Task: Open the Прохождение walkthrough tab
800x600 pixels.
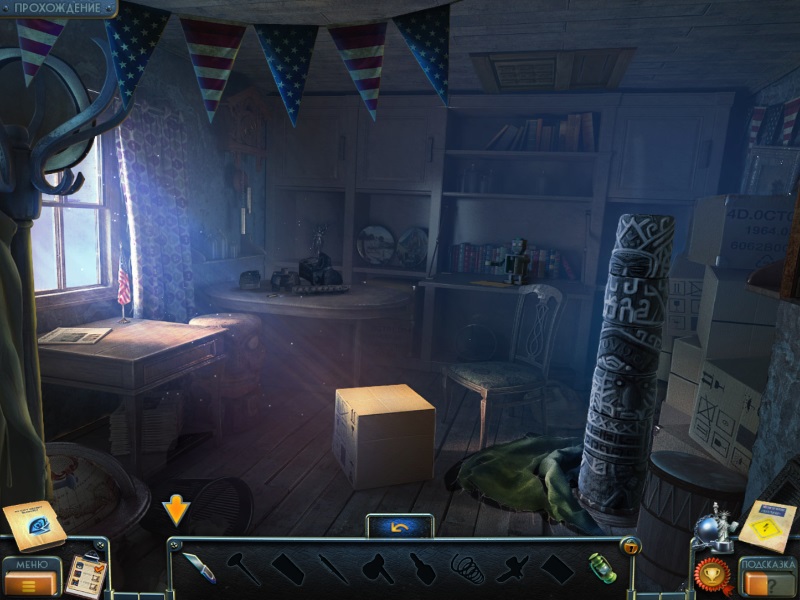Action: tap(57, 8)
